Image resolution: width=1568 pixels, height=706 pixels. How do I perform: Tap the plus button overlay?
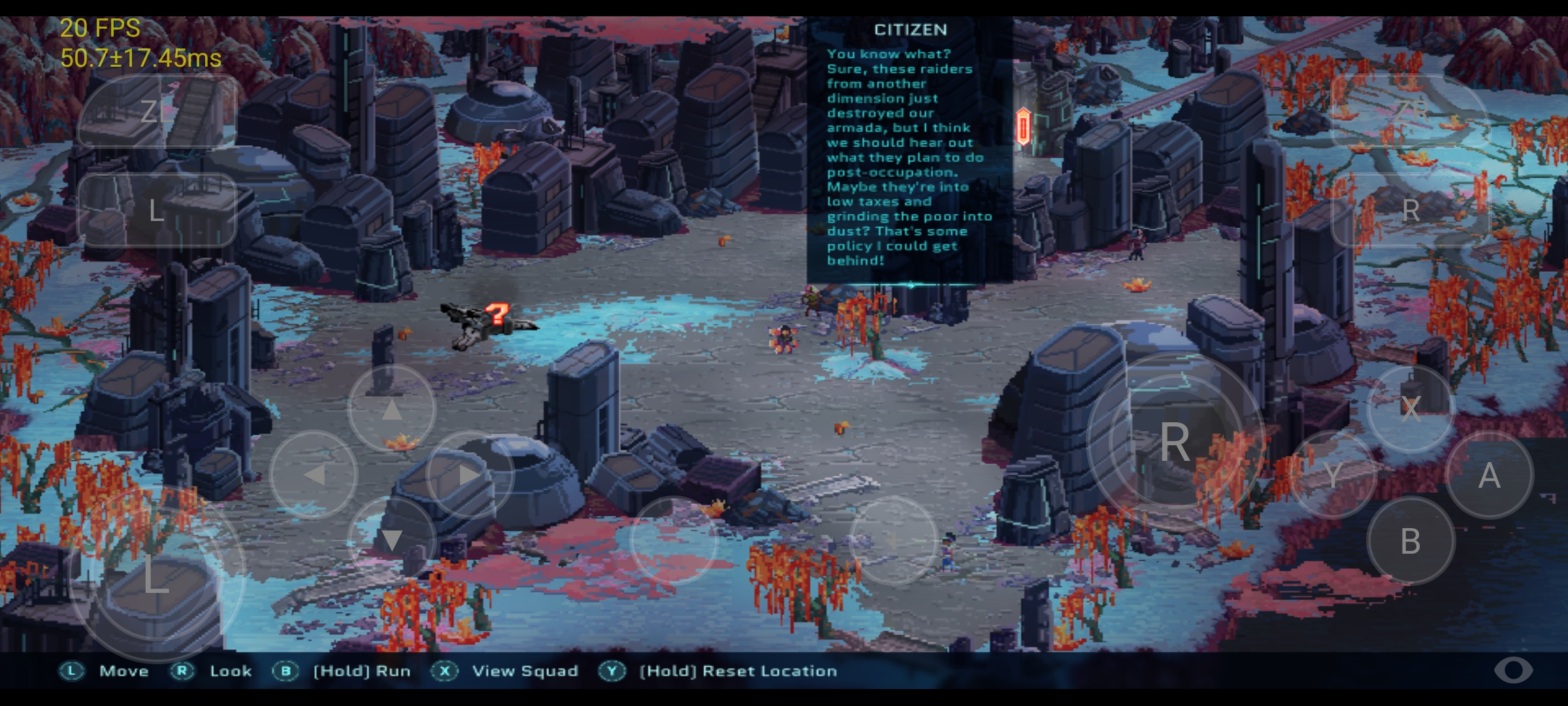tap(893, 541)
